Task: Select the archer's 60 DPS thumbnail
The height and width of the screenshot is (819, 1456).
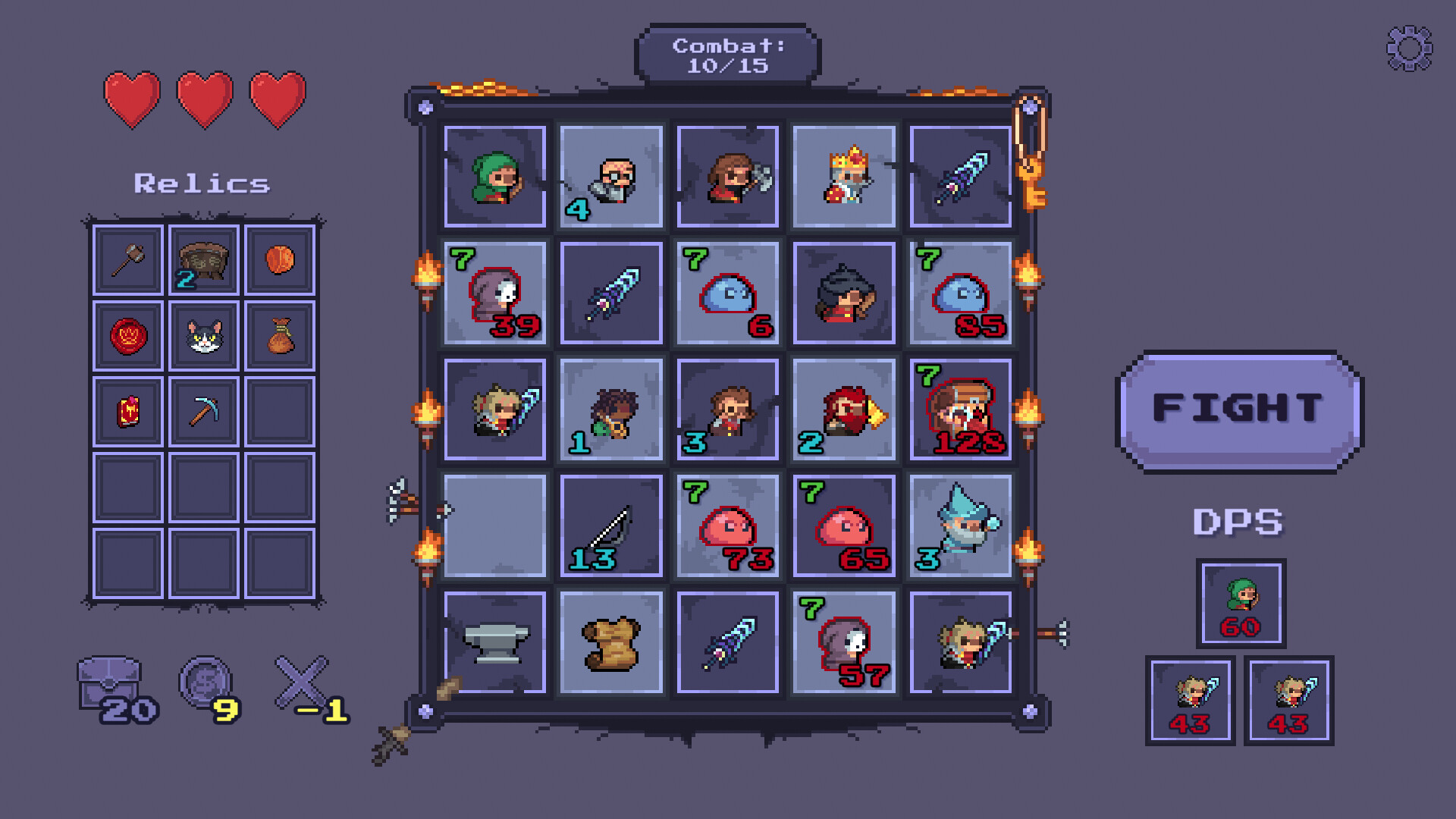Action: coord(1242,604)
